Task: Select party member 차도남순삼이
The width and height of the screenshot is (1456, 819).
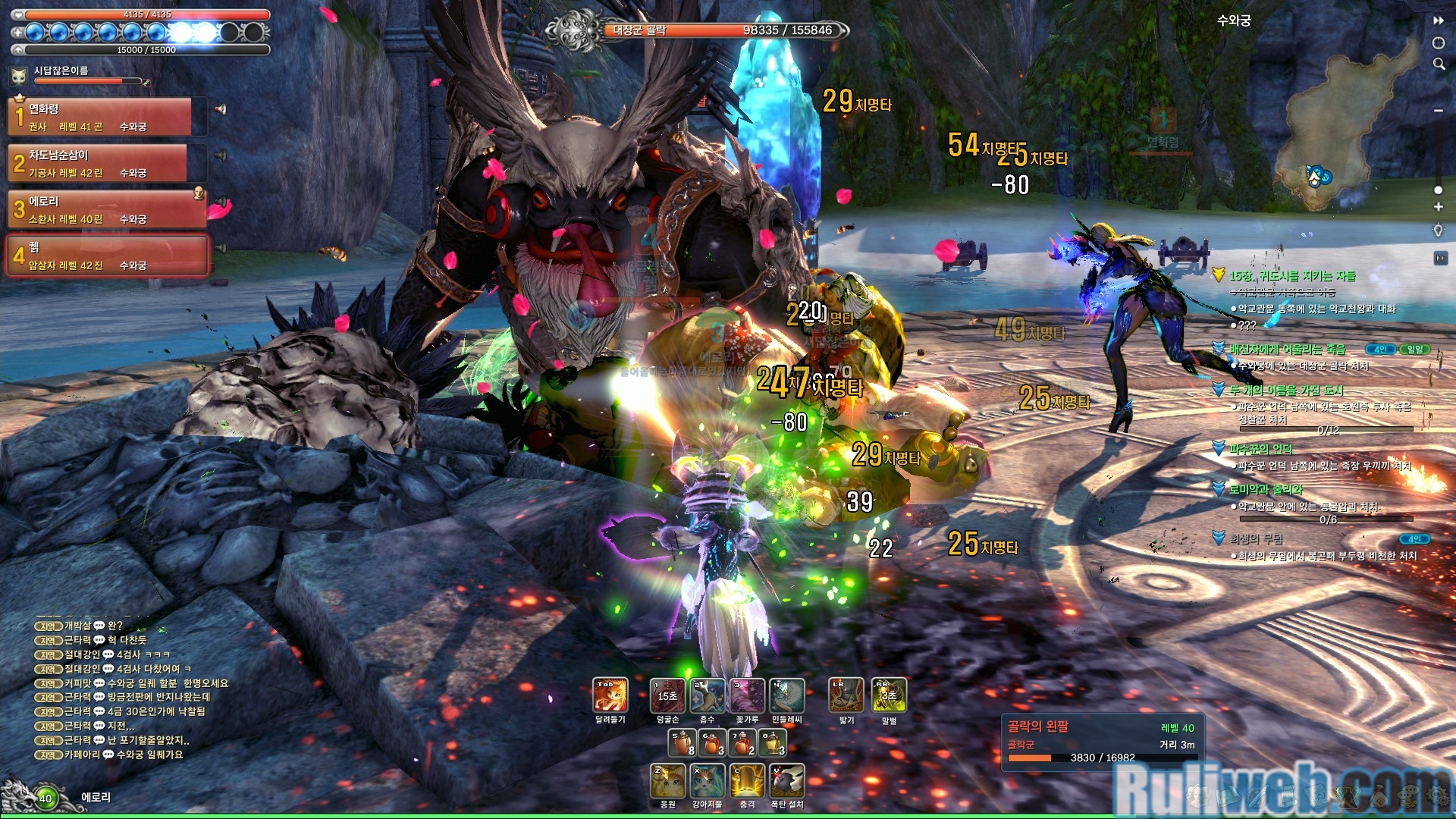Action: click(x=99, y=163)
